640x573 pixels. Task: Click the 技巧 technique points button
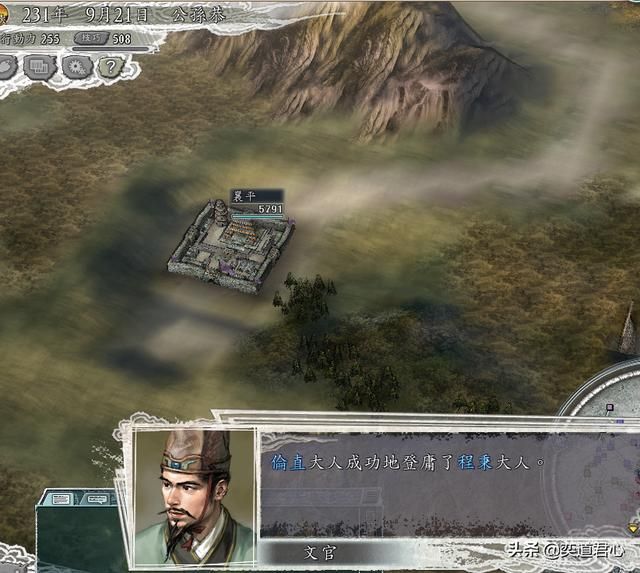coord(92,39)
